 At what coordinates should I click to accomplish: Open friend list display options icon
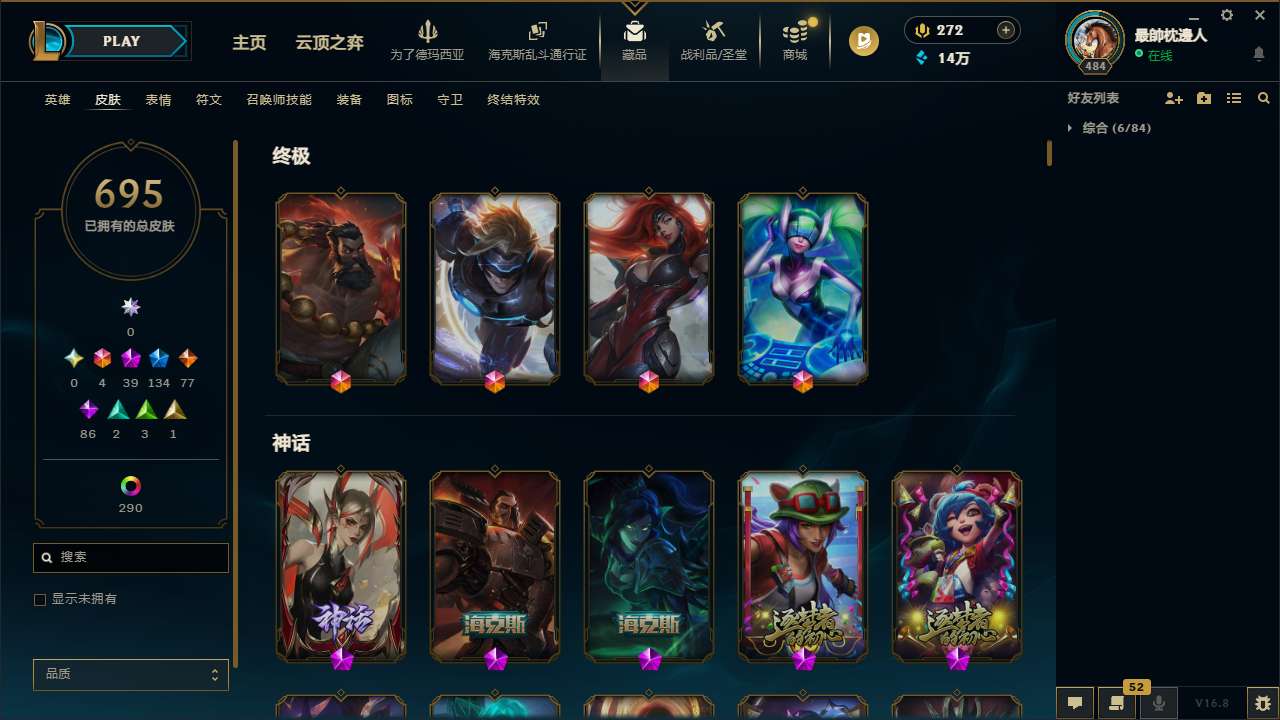(1233, 98)
